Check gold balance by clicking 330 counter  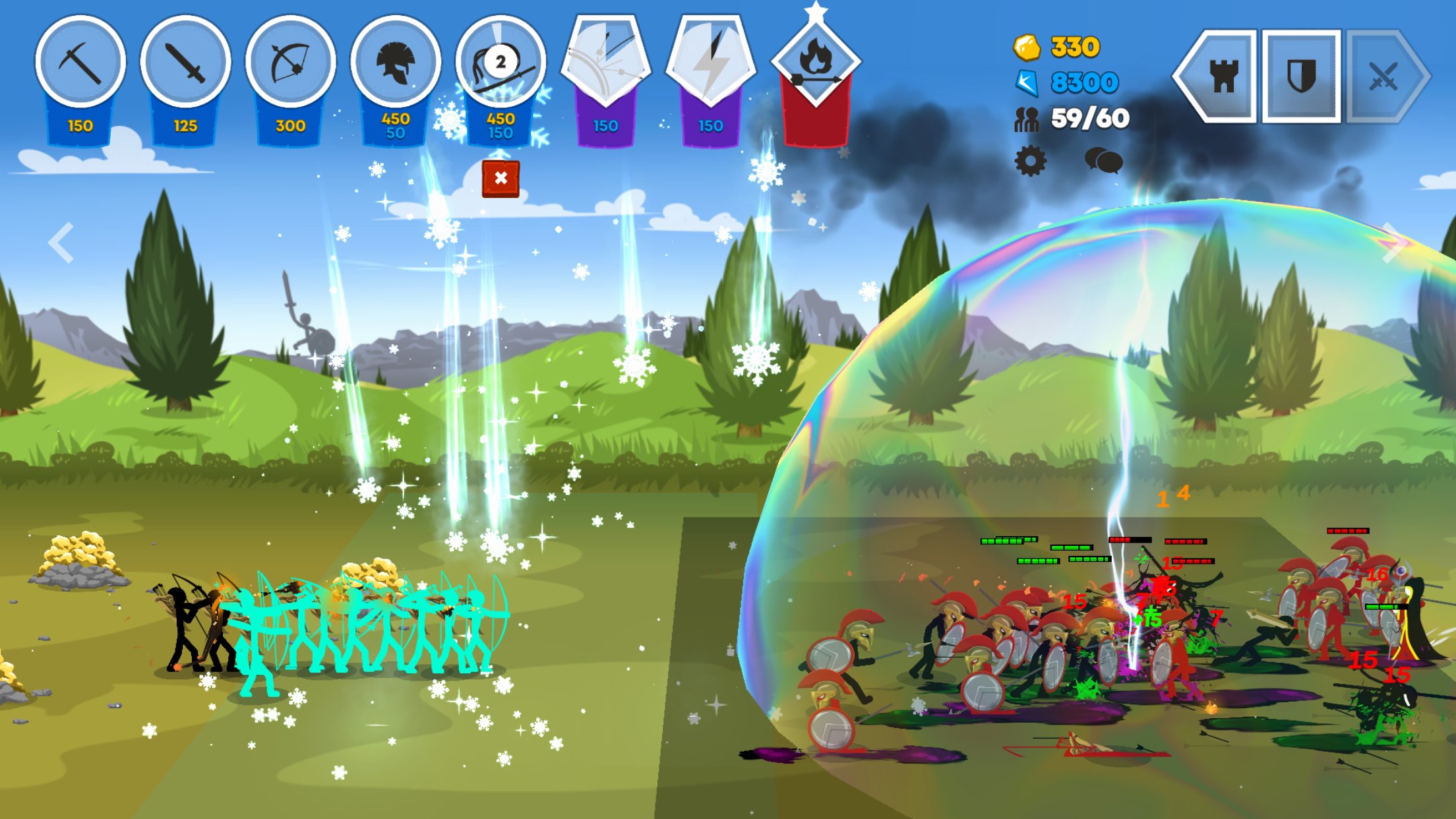(x=1075, y=46)
